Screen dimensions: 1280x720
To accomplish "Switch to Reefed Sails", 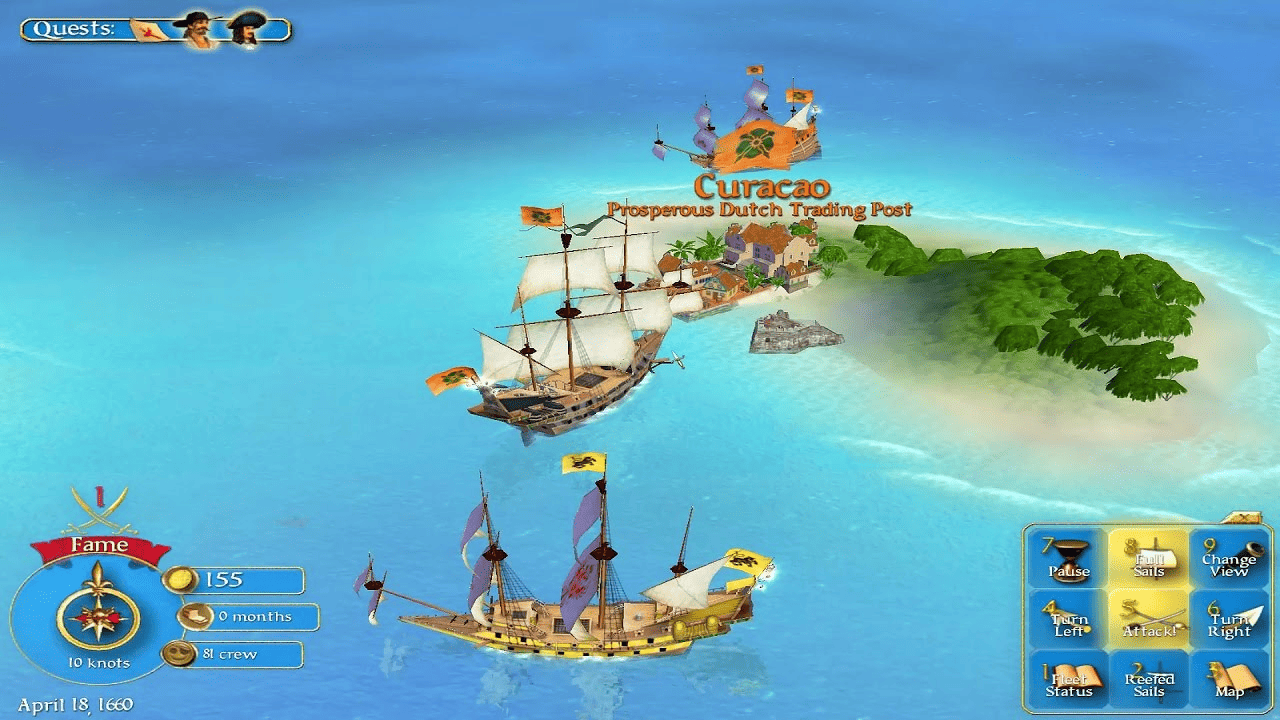I will pos(1149,680).
